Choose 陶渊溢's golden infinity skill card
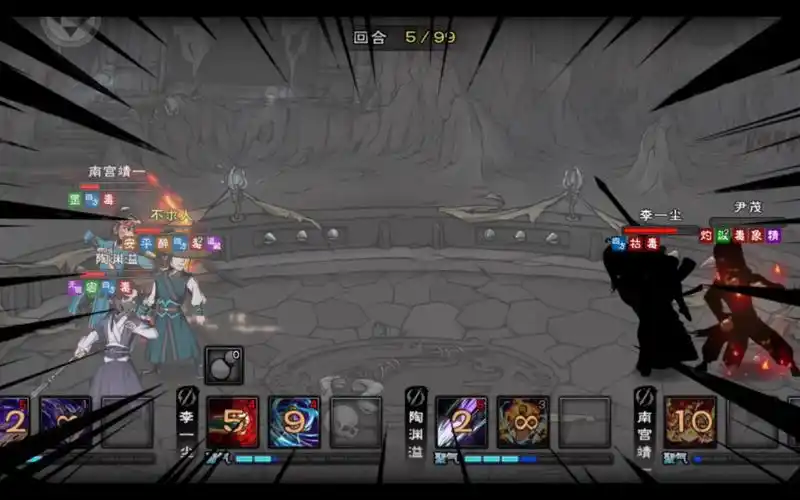This screenshot has height=500, width=800. 523,422
